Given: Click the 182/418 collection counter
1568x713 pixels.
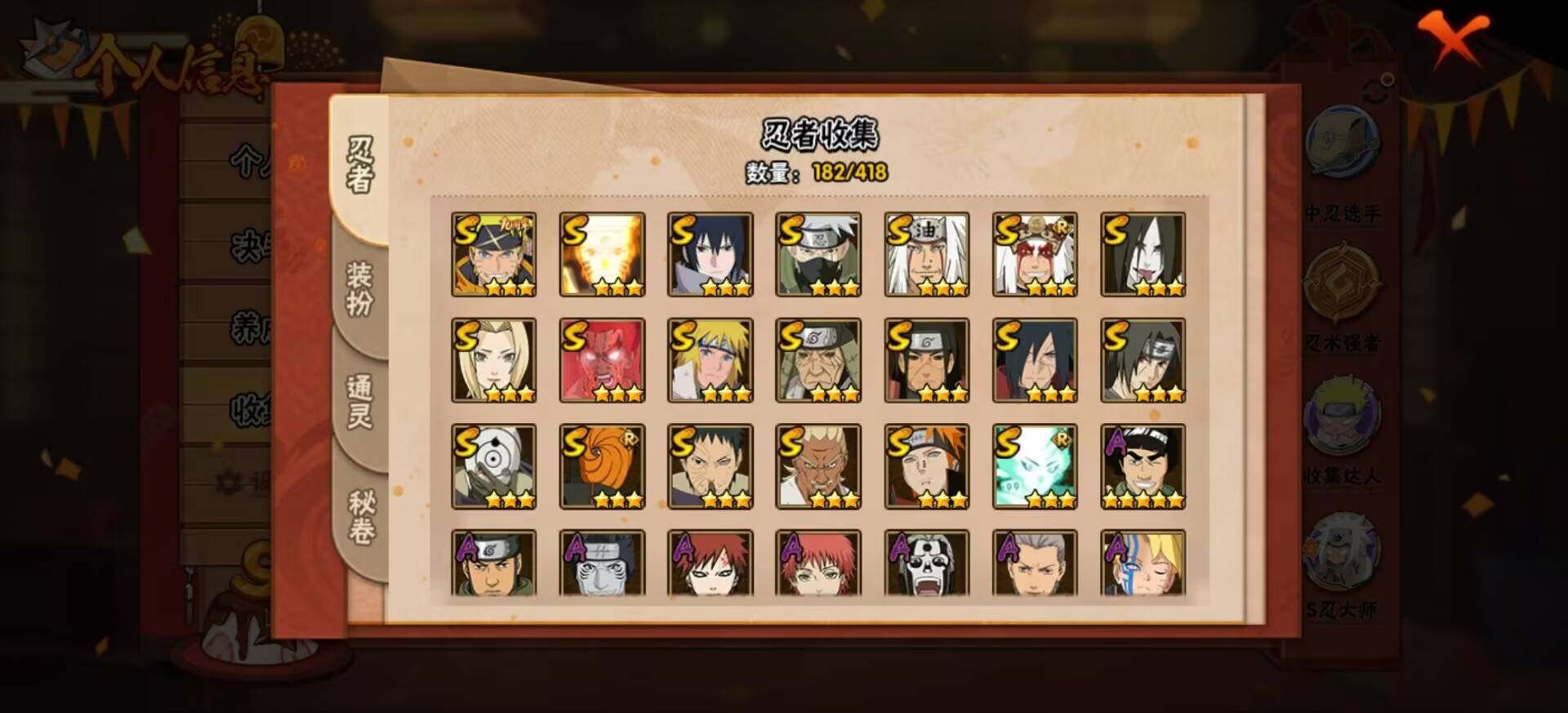Looking at the screenshot, I should point(849,173).
